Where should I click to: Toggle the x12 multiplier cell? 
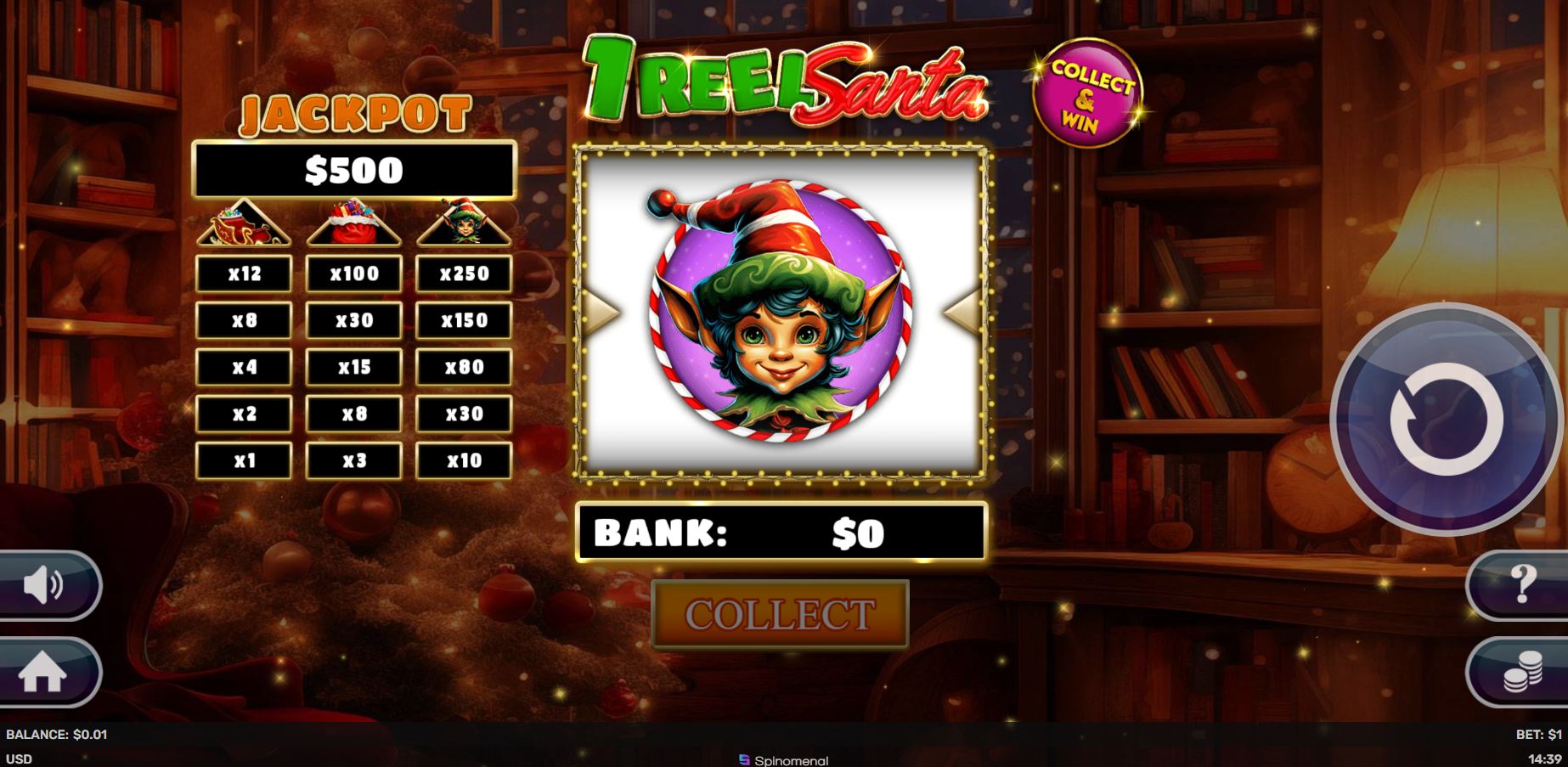(244, 273)
